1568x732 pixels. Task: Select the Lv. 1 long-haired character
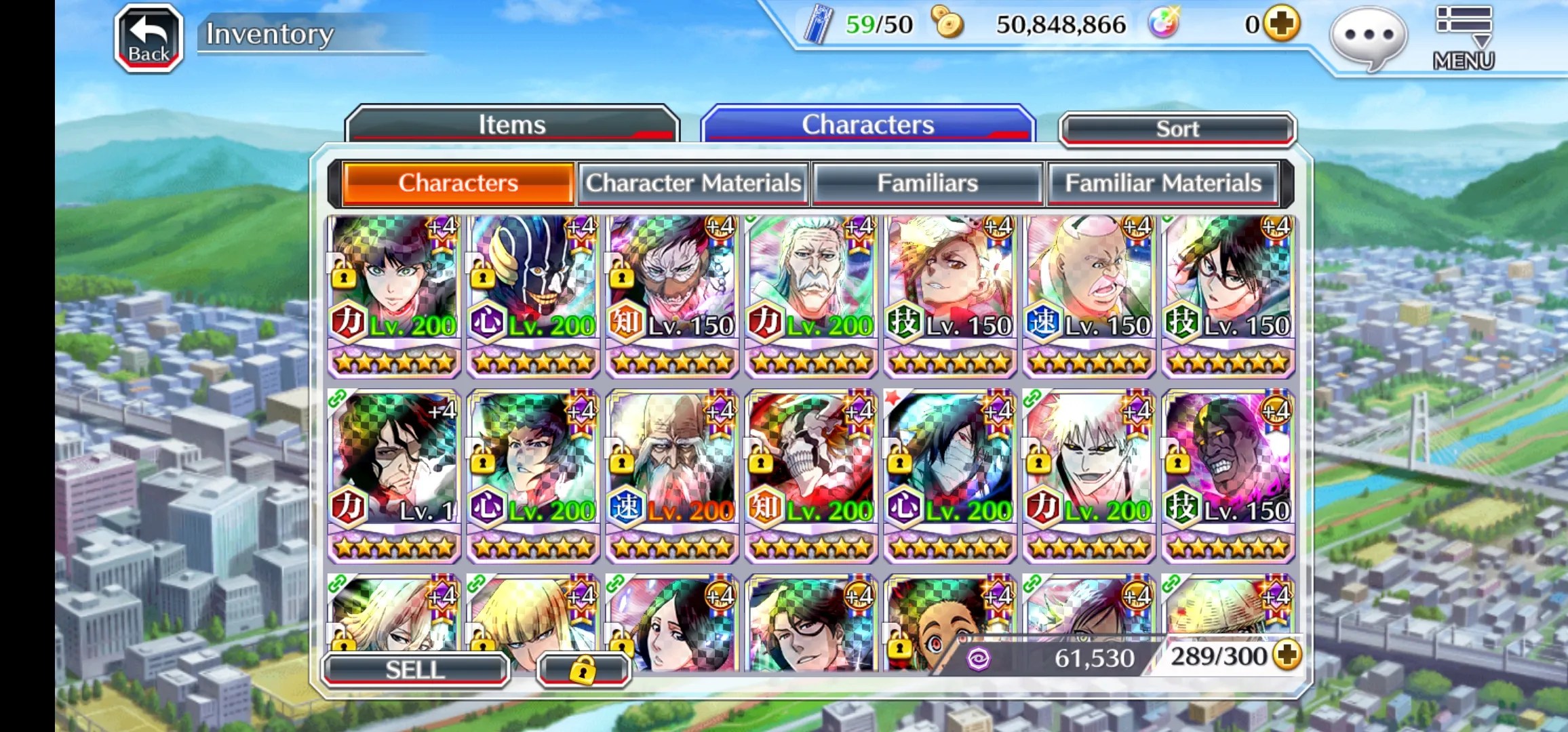394,474
